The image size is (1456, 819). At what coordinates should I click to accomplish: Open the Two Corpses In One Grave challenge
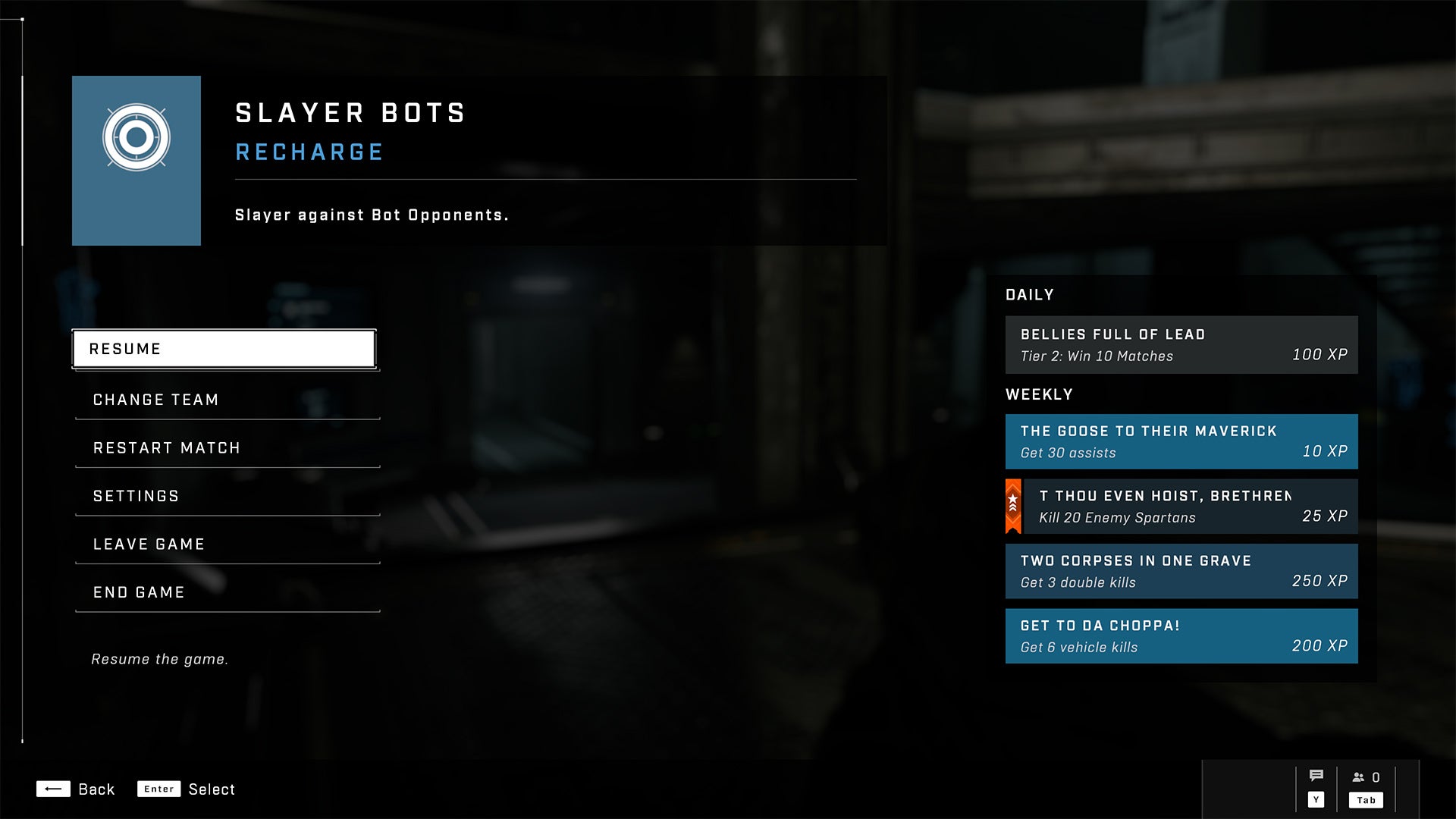coord(1181,571)
